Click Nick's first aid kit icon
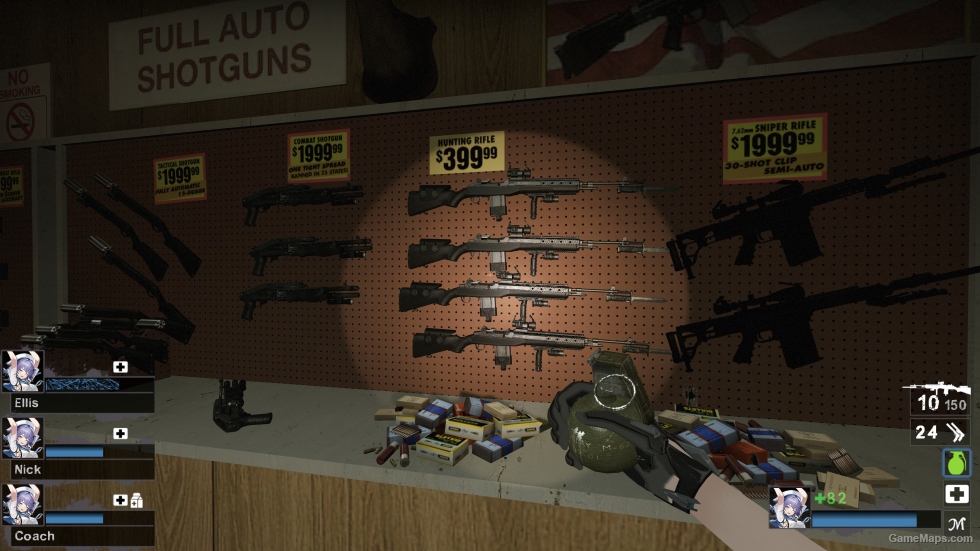980x551 pixels. click(x=120, y=434)
